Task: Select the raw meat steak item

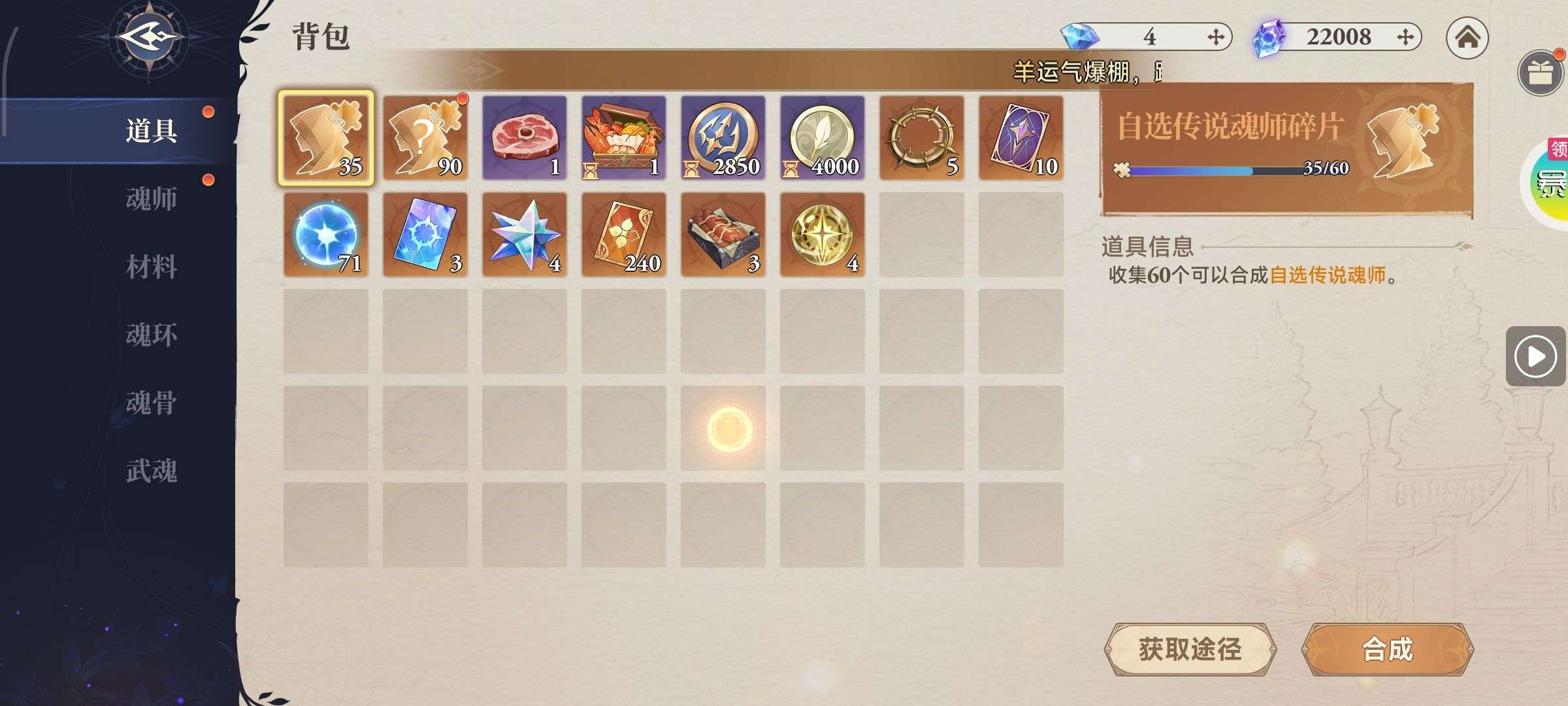Action: pyautogui.click(x=525, y=138)
